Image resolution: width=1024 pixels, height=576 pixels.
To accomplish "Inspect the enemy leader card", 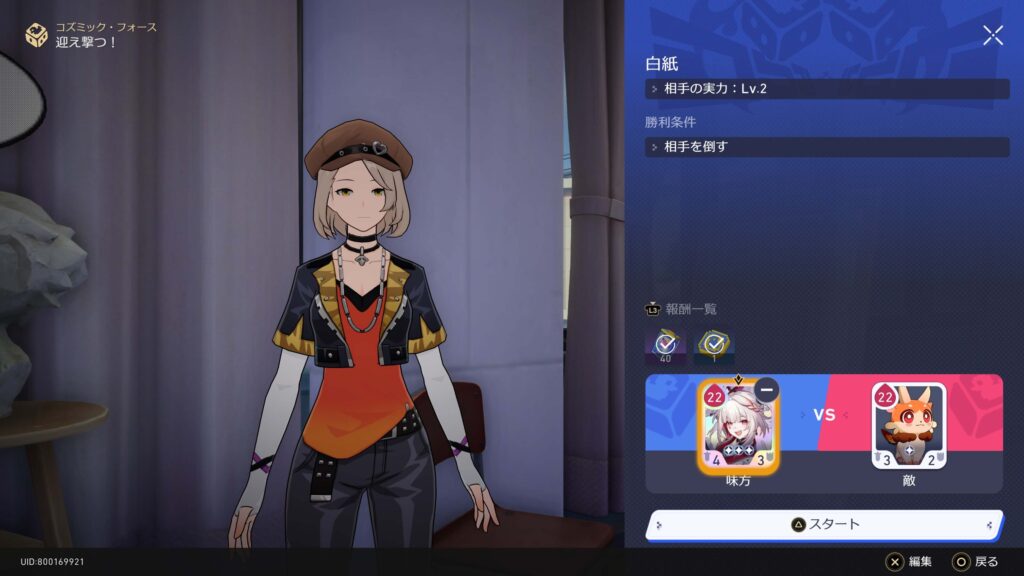I will tap(908, 428).
